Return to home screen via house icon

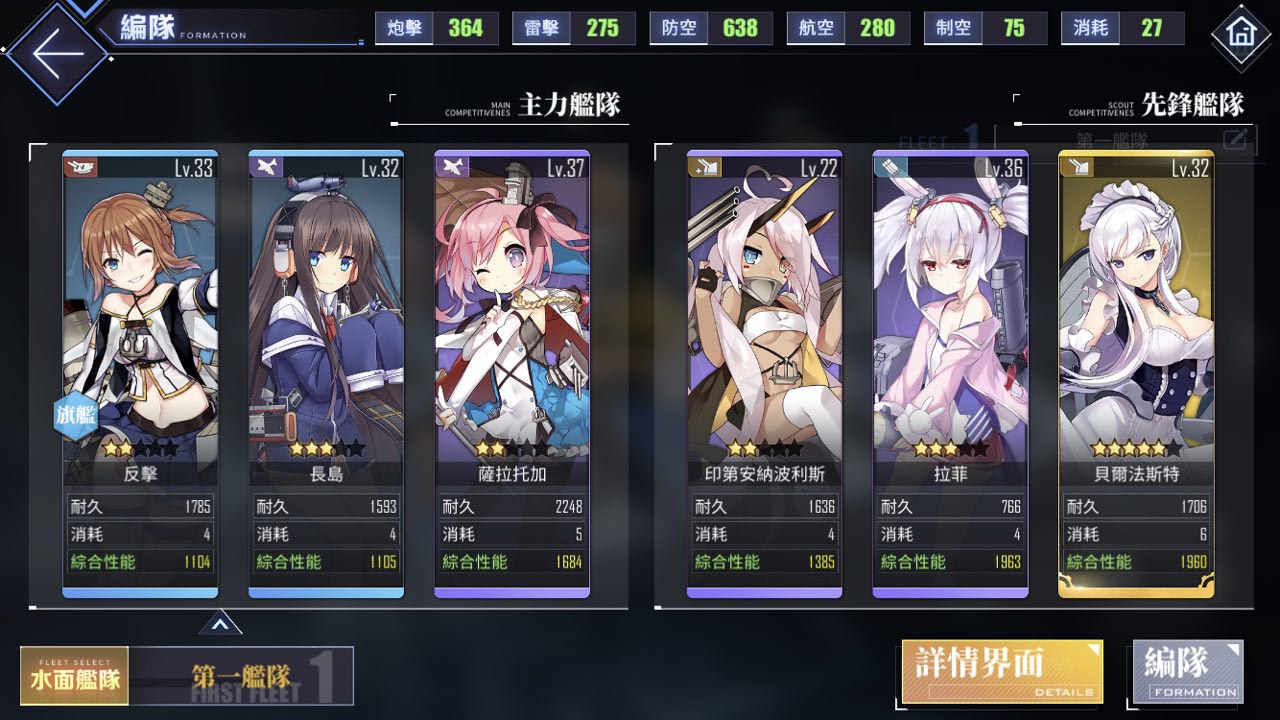click(1241, 34)
